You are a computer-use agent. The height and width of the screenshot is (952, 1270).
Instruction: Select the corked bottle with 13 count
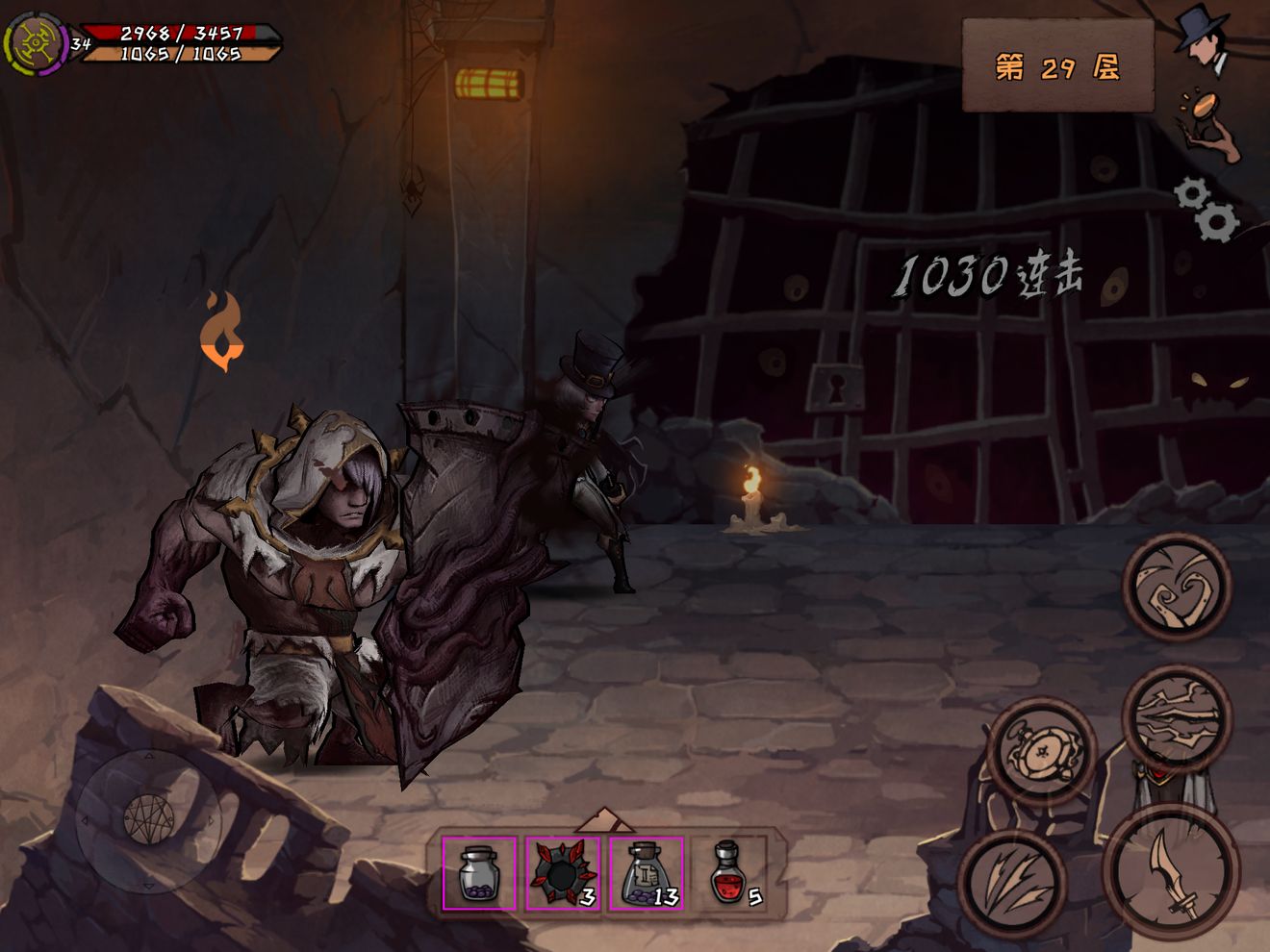coord(647,873)
